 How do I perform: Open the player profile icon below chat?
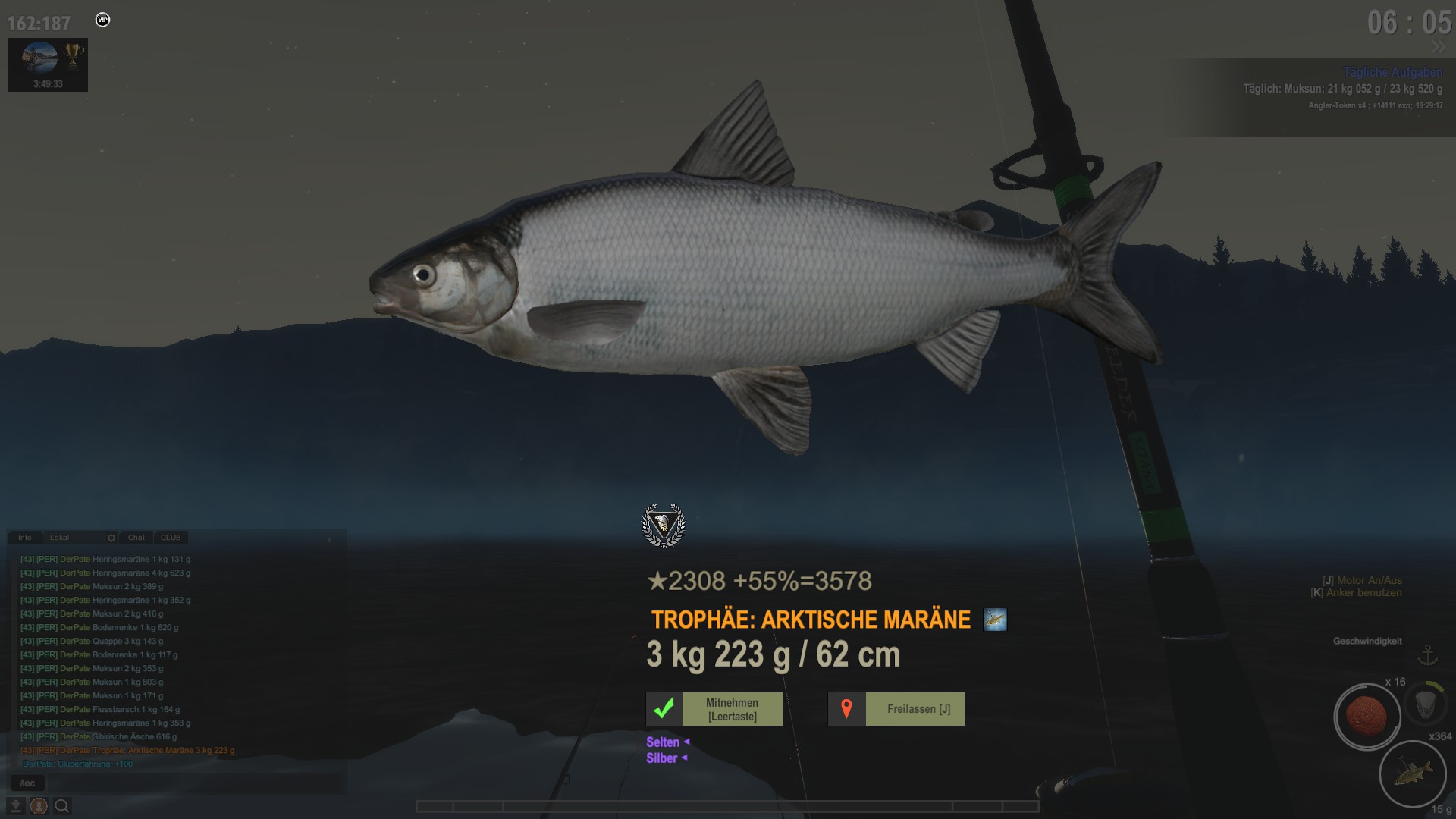(x=39, y=806)
